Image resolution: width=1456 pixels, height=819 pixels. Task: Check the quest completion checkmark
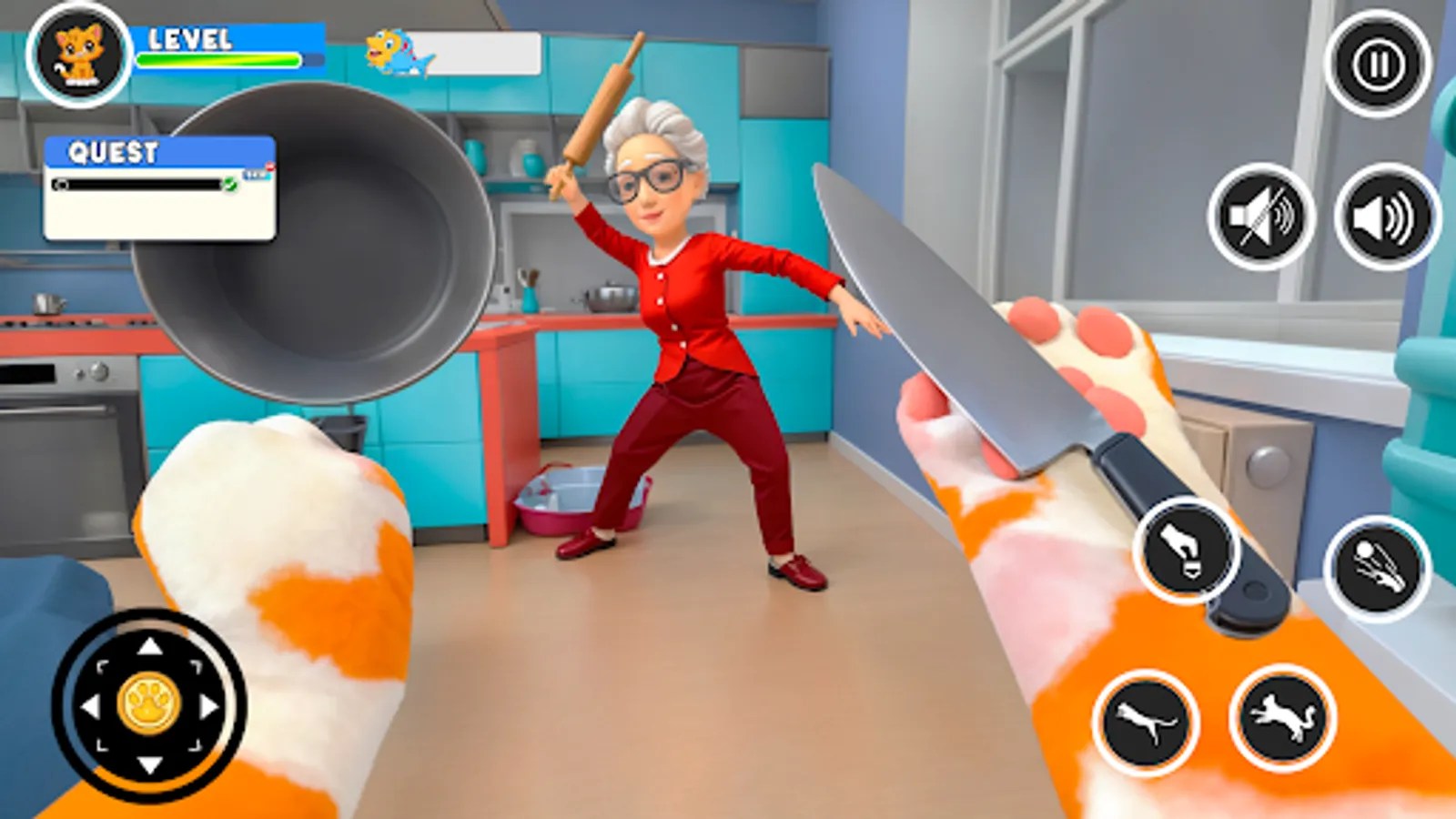point(230,185)
